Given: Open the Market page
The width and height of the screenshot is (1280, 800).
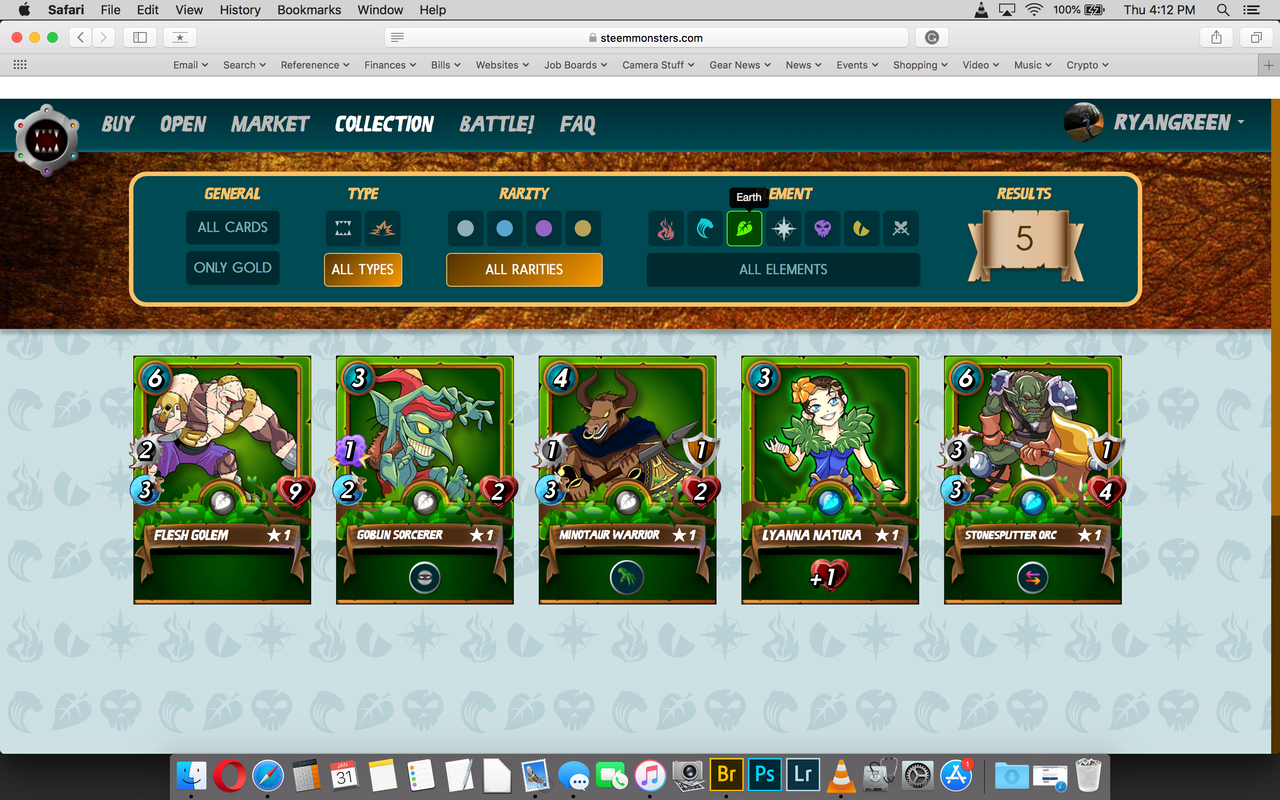Looking at the screenshot, I should [270, 124].
